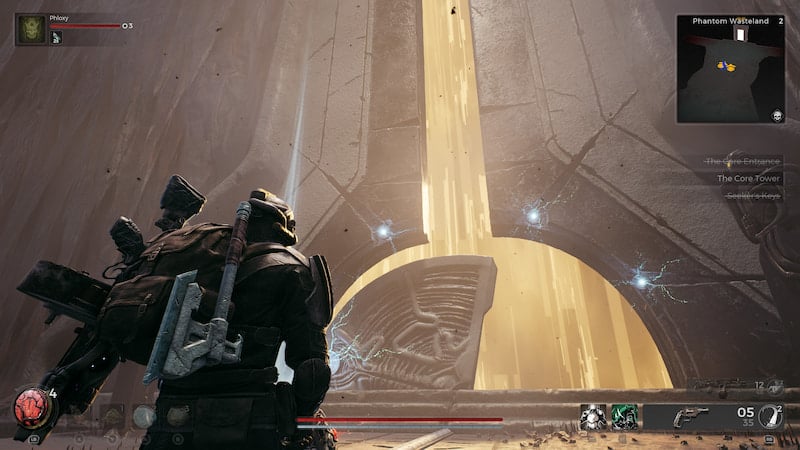Activate the white figure archetype skill

tap(592, 417)
